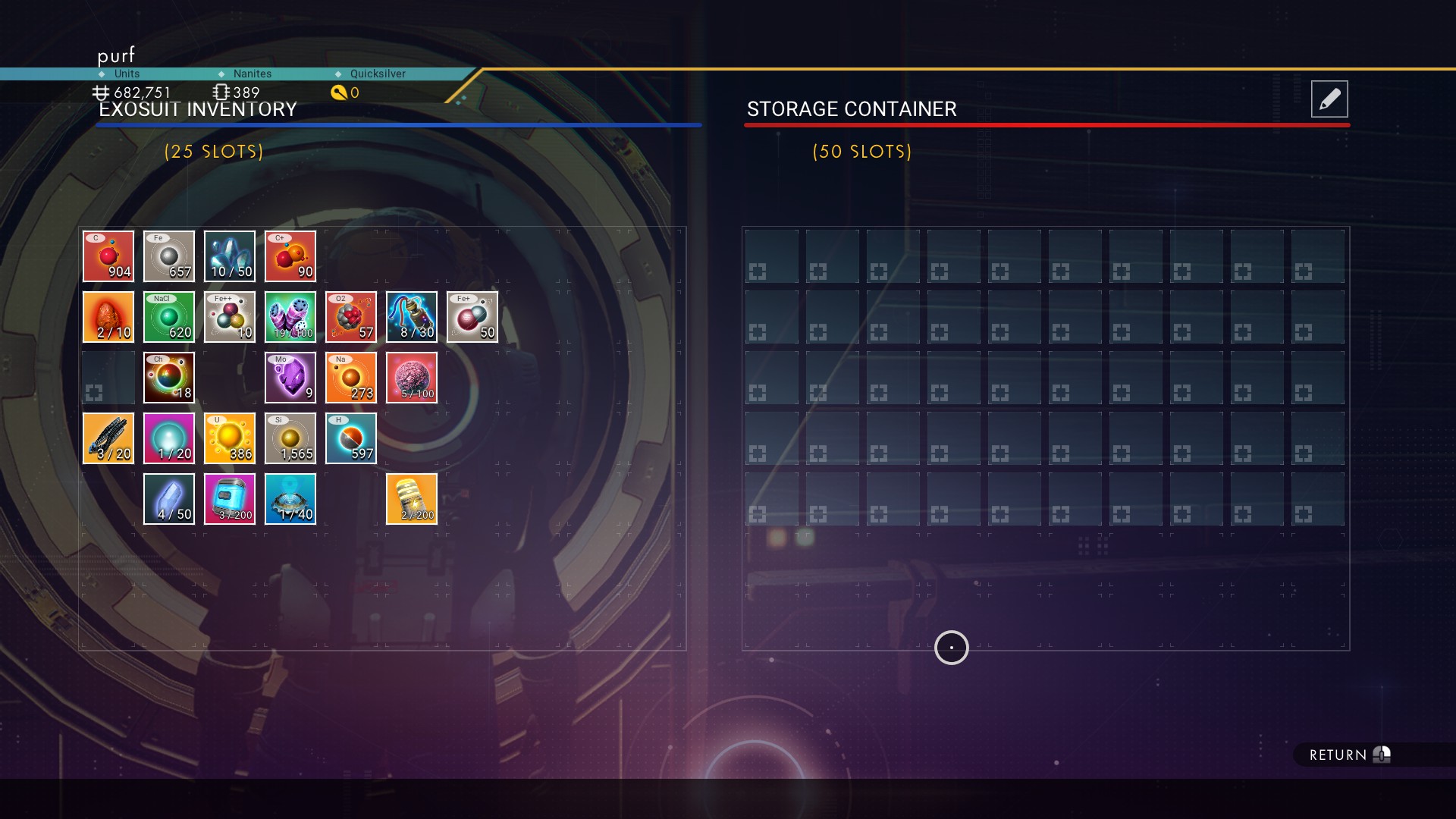Choose the yellow canister item stack 2/200
This screenshot has width=1456, height=819.
pos(412,499)
